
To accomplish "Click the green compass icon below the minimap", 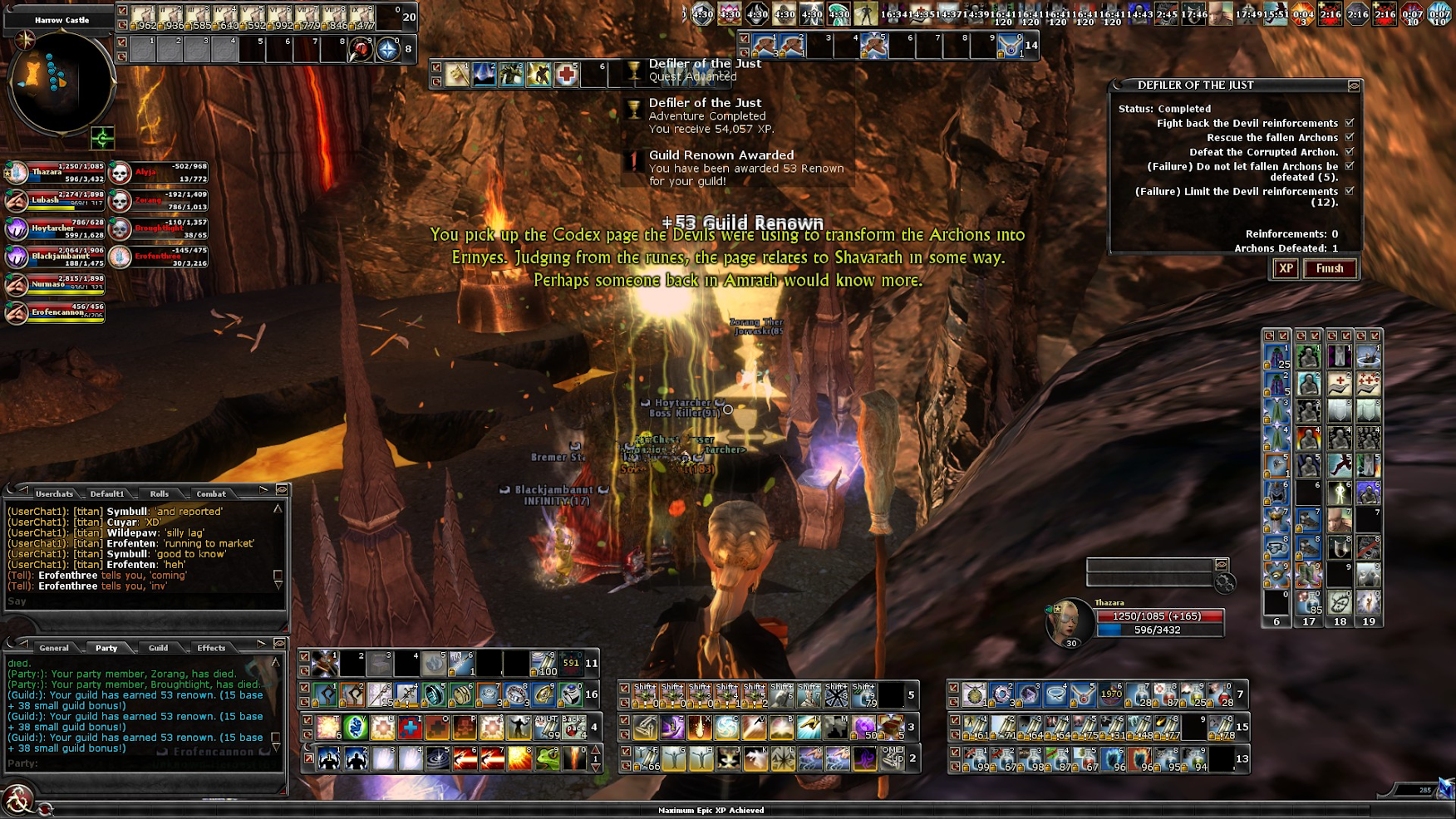I will 102,138.
